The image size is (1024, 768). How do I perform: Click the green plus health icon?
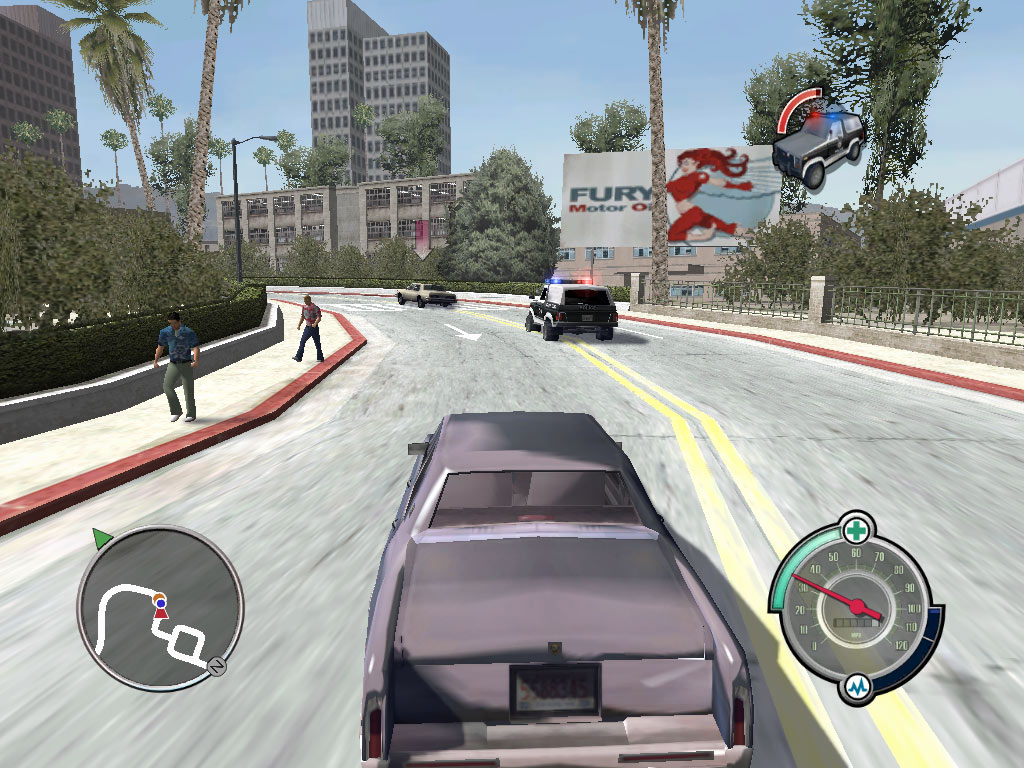click(856, 527)
